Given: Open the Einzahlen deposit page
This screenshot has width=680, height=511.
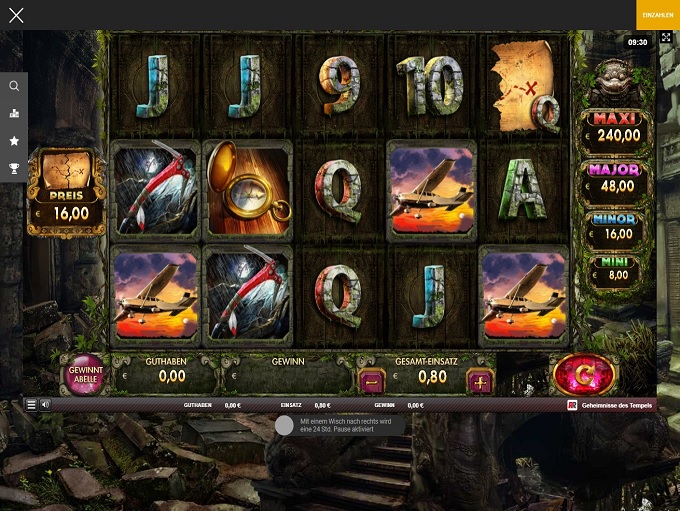Looking at the screenshot, I should (657, 15).
